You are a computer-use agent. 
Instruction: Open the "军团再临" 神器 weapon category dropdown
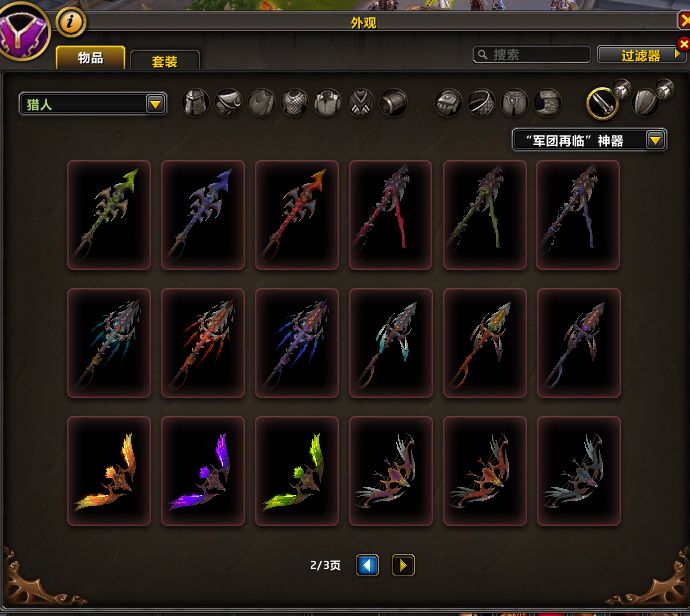click(x=589, y=140)
